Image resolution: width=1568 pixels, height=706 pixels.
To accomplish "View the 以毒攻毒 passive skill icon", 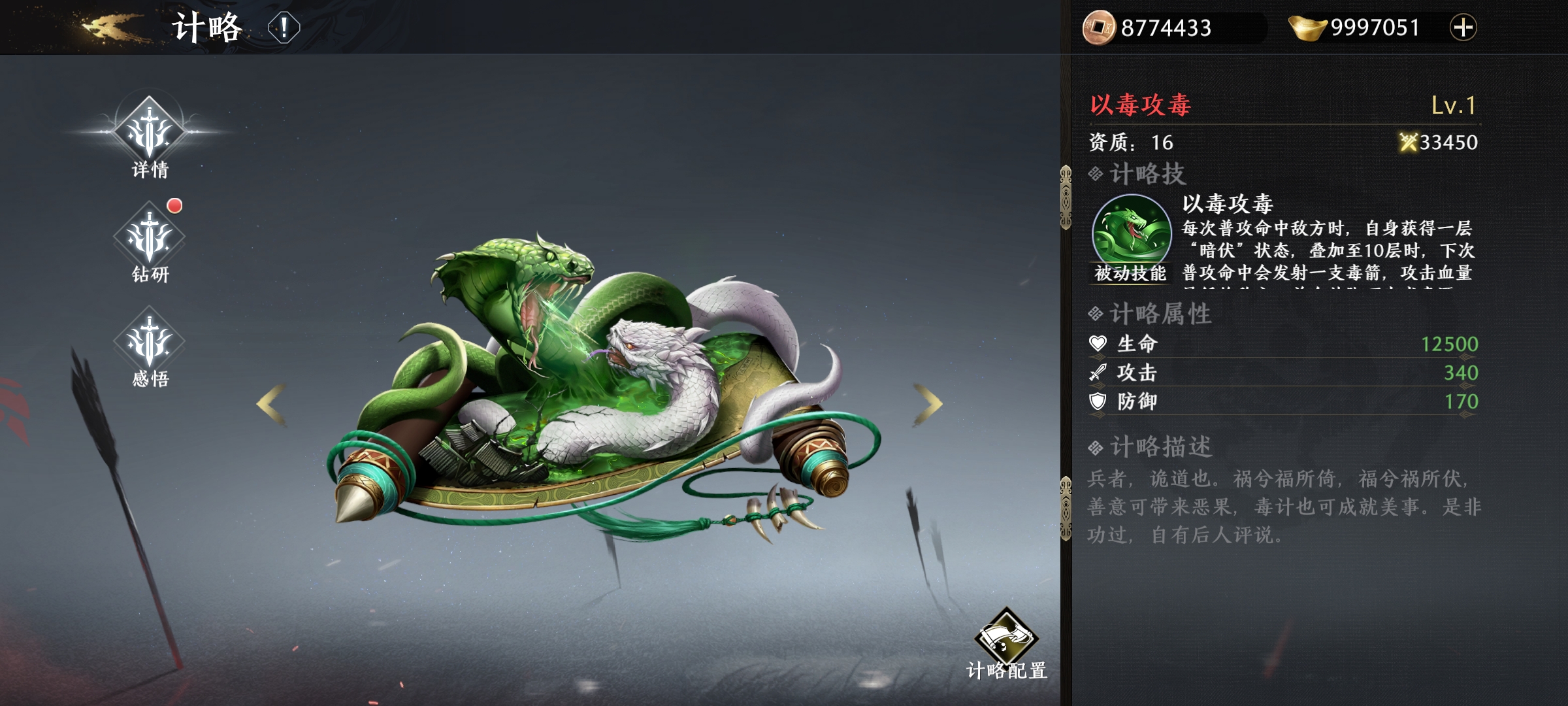I will pos(1132,232).
